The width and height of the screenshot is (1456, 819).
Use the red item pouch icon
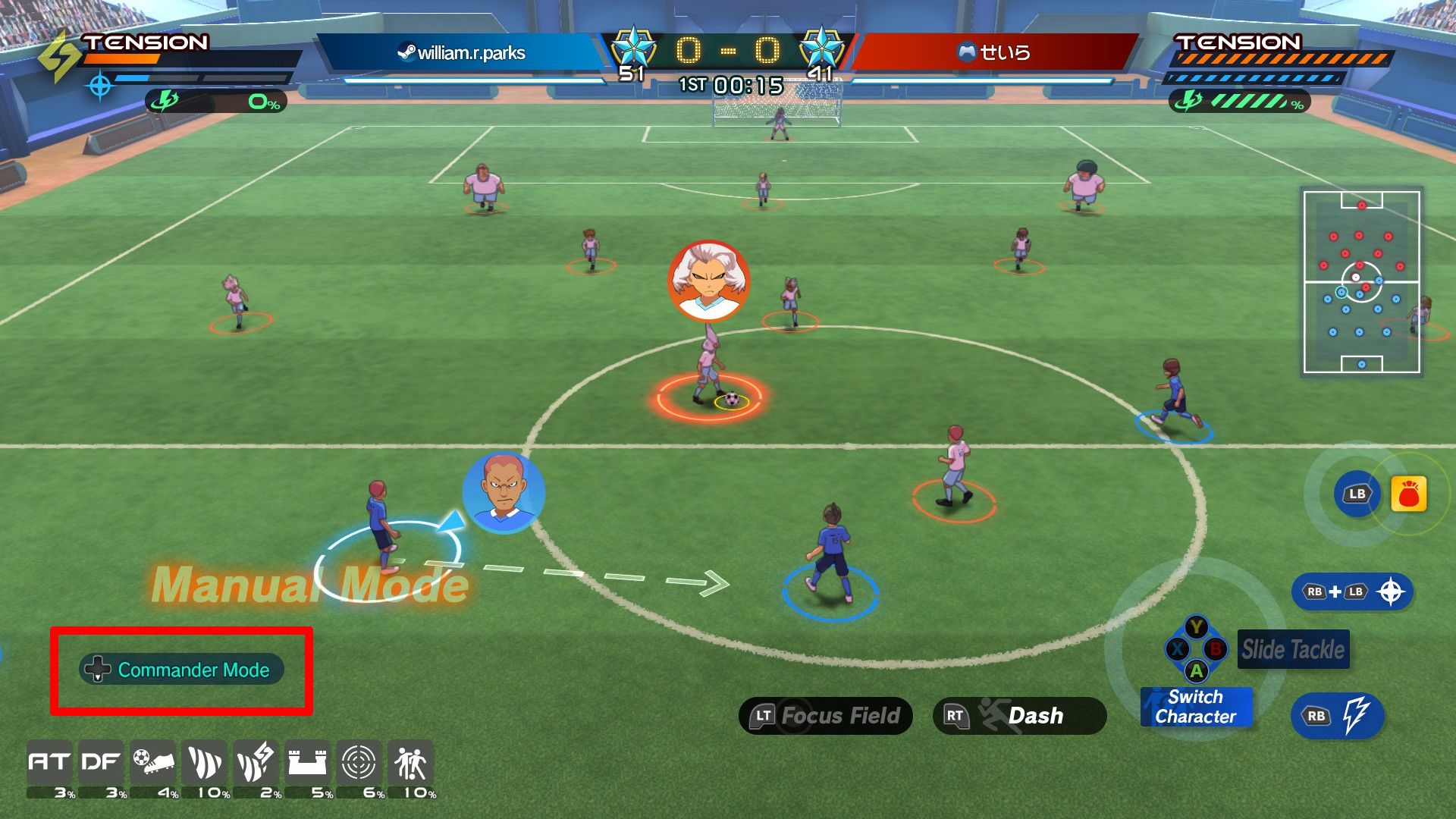tap(1408, 494)
